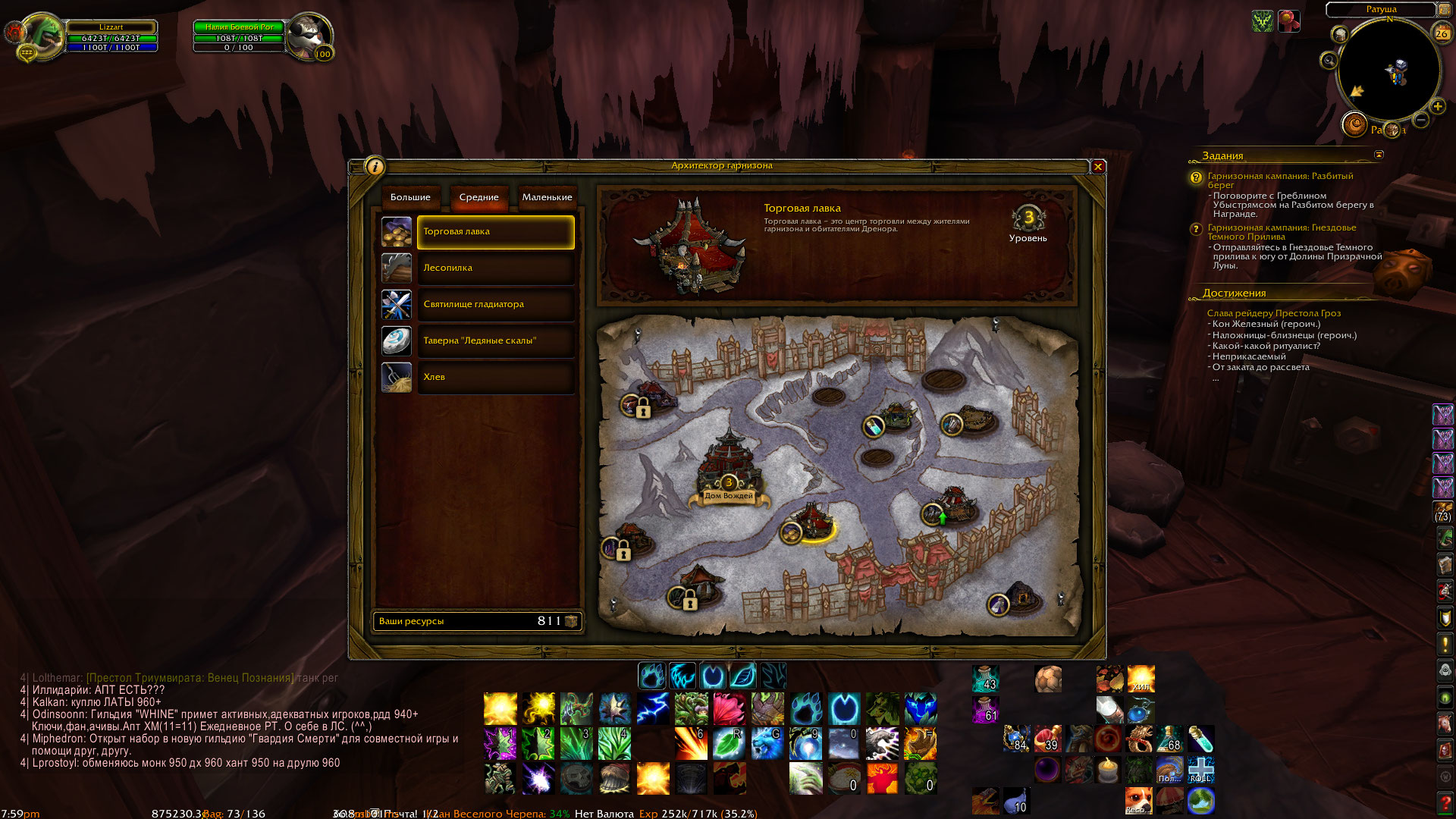Choose Таверна "Ледяные скалы" building

[x=495, y=341]
